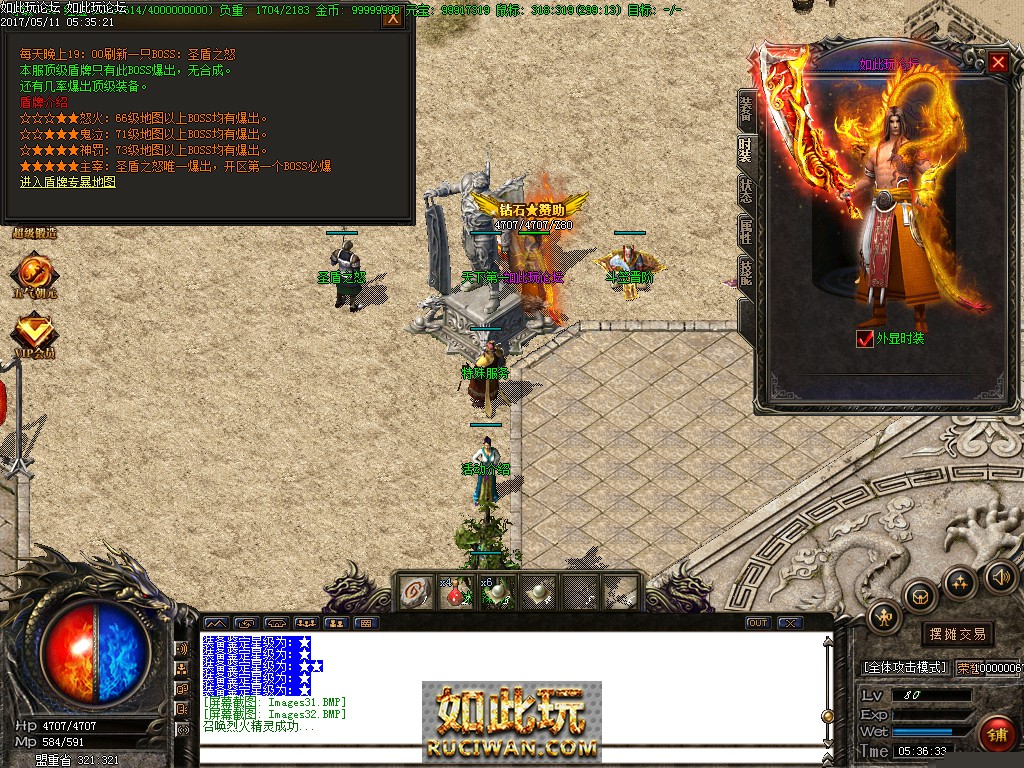Open the VIP会员 membership icon
The height and width of the screenshot is (768, 1024).
click(34, 334)
